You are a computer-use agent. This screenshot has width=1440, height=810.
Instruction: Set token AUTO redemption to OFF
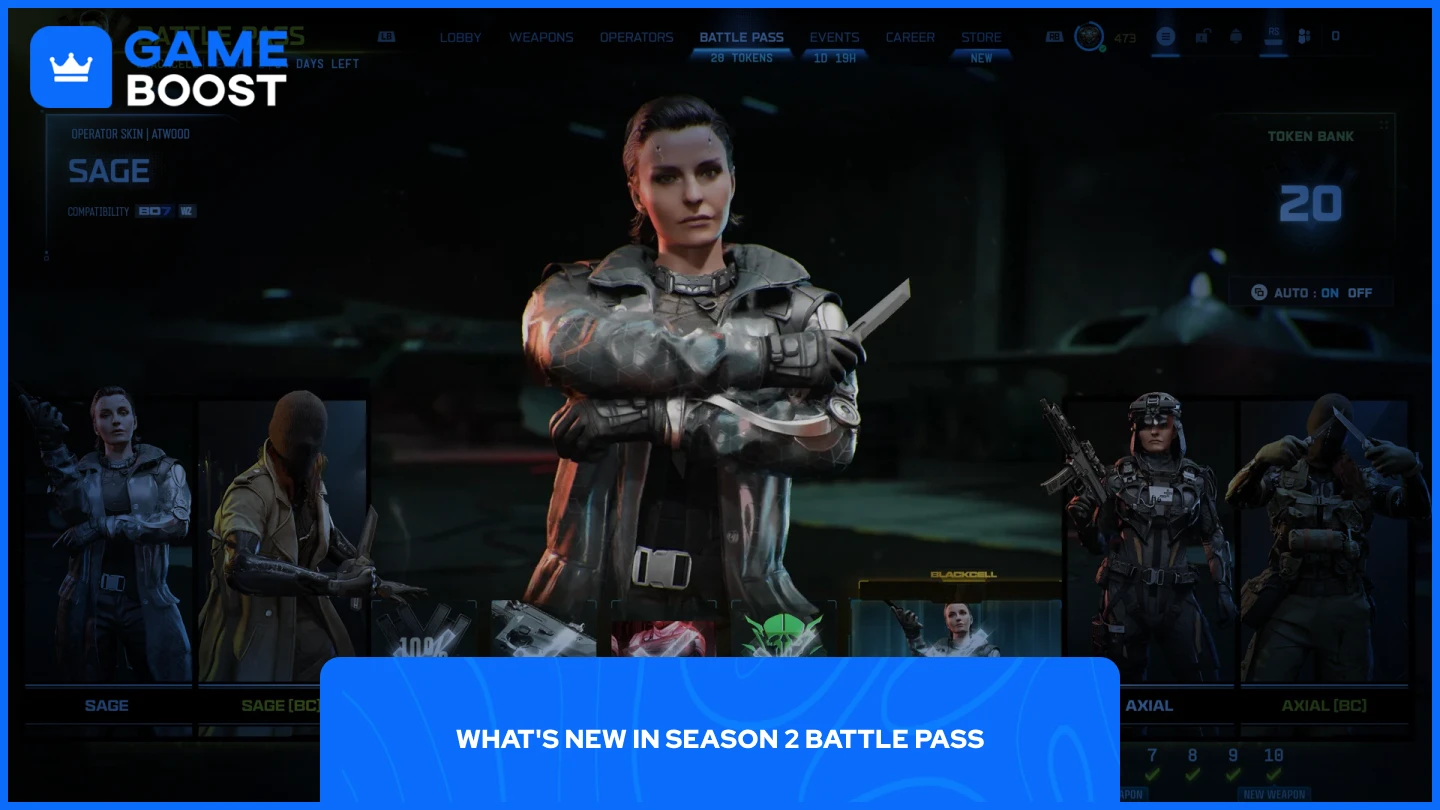(1360, 292)
